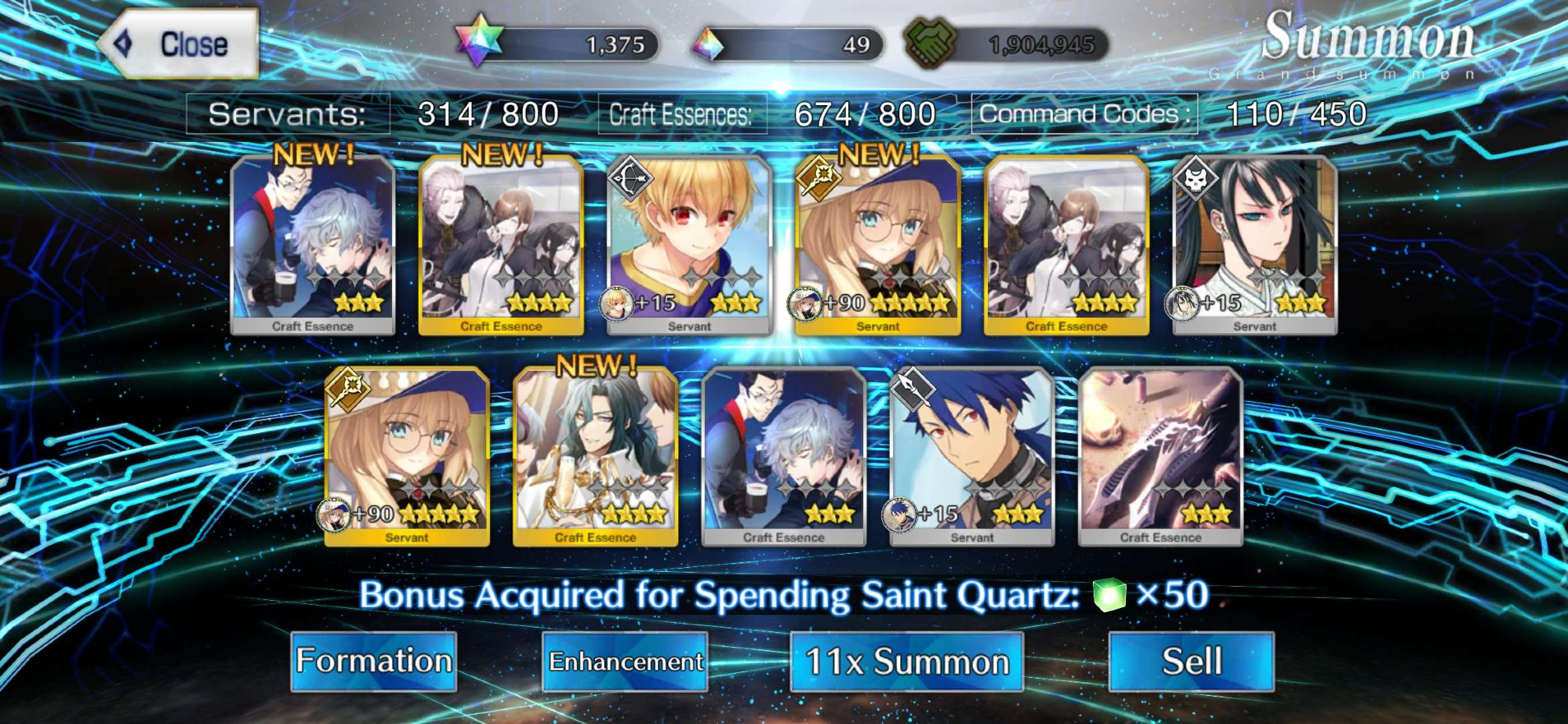Open the Formation menu
Image resolution: width=1568 pixels, height=724 pixels.
tap(374, 661)
